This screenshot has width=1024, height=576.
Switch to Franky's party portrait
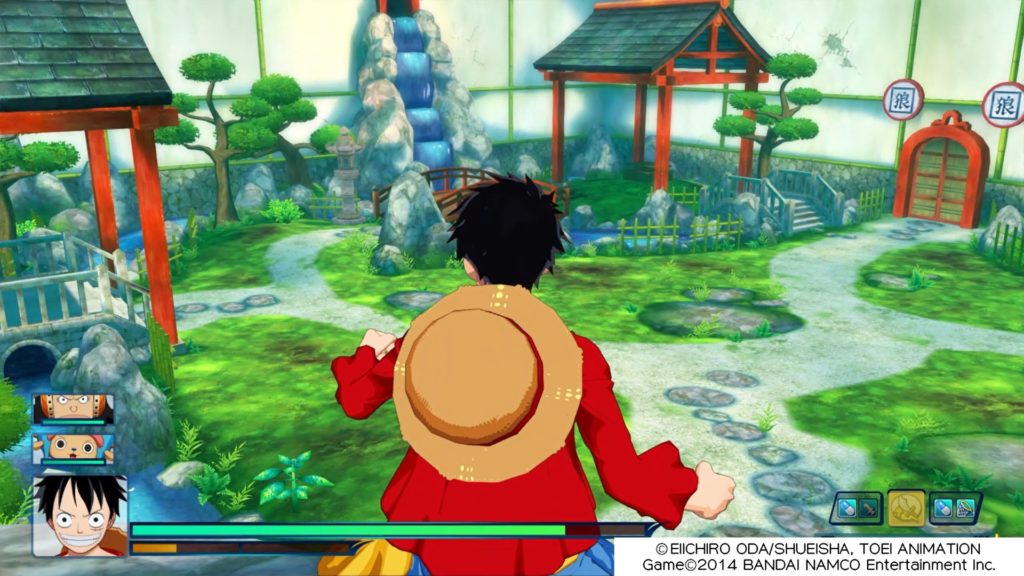tap(73, 409)
